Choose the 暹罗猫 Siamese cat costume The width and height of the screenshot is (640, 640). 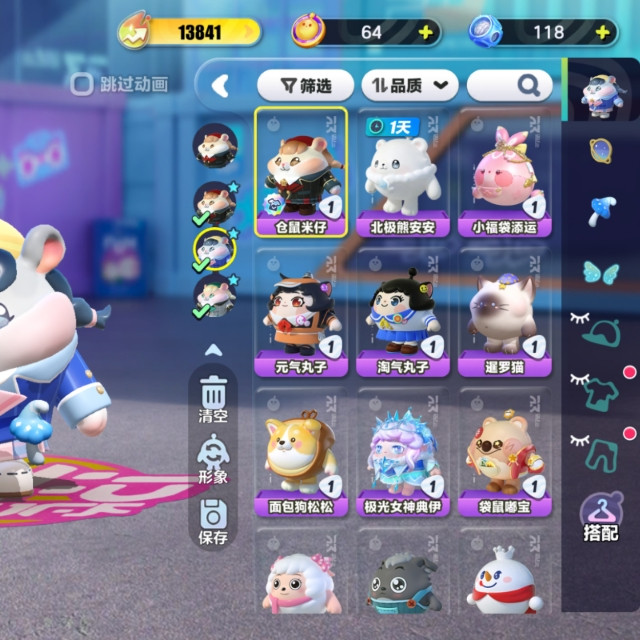[504, 311]
